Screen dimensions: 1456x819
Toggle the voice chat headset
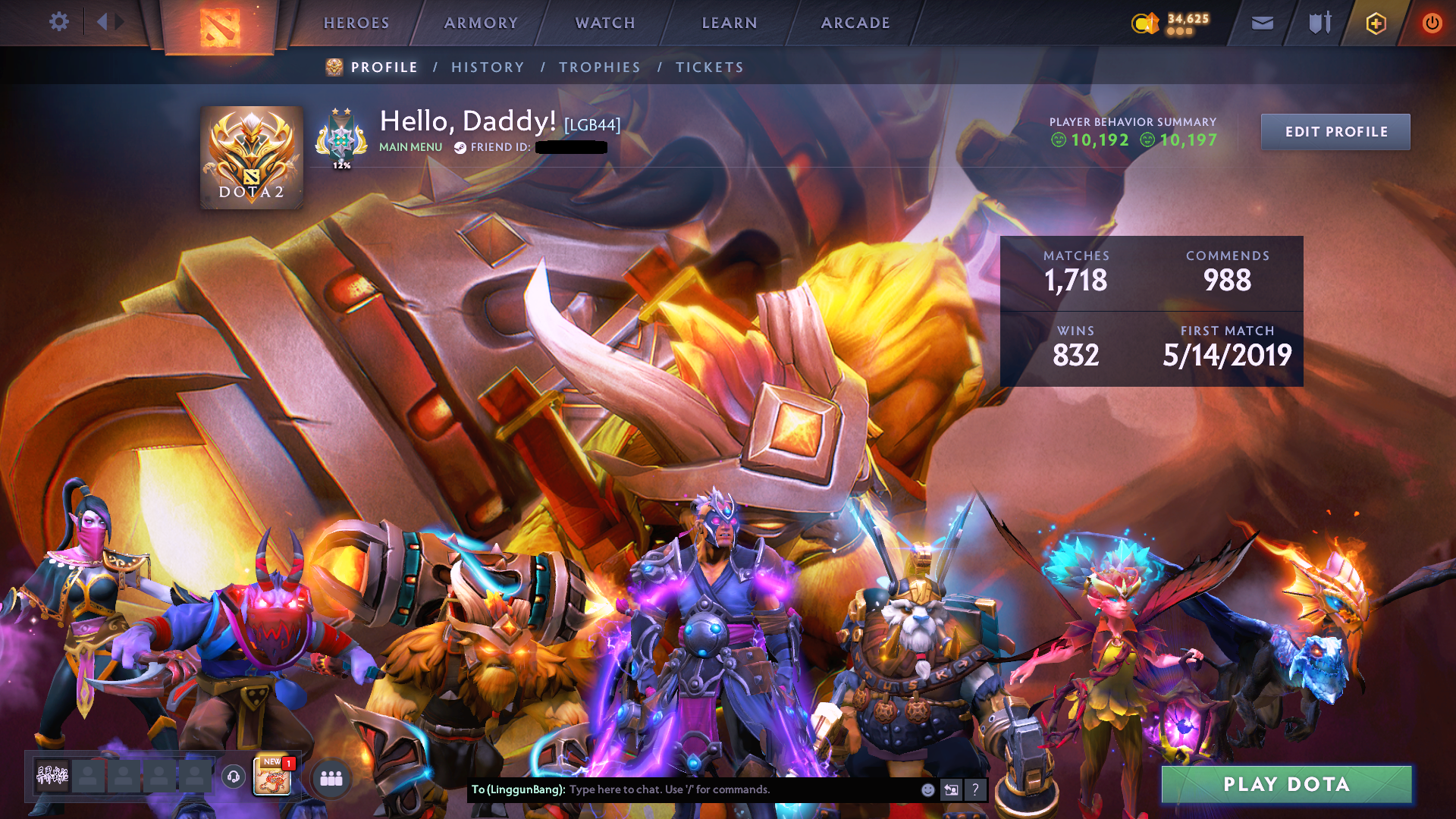[233, 777]
